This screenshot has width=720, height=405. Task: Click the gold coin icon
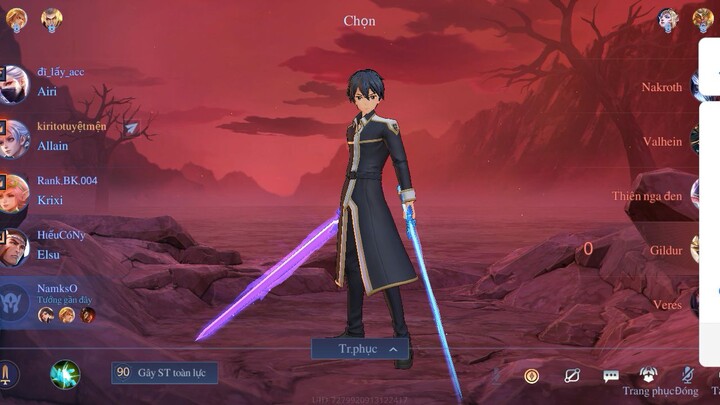pyautogui.click(x=532, y=376)
